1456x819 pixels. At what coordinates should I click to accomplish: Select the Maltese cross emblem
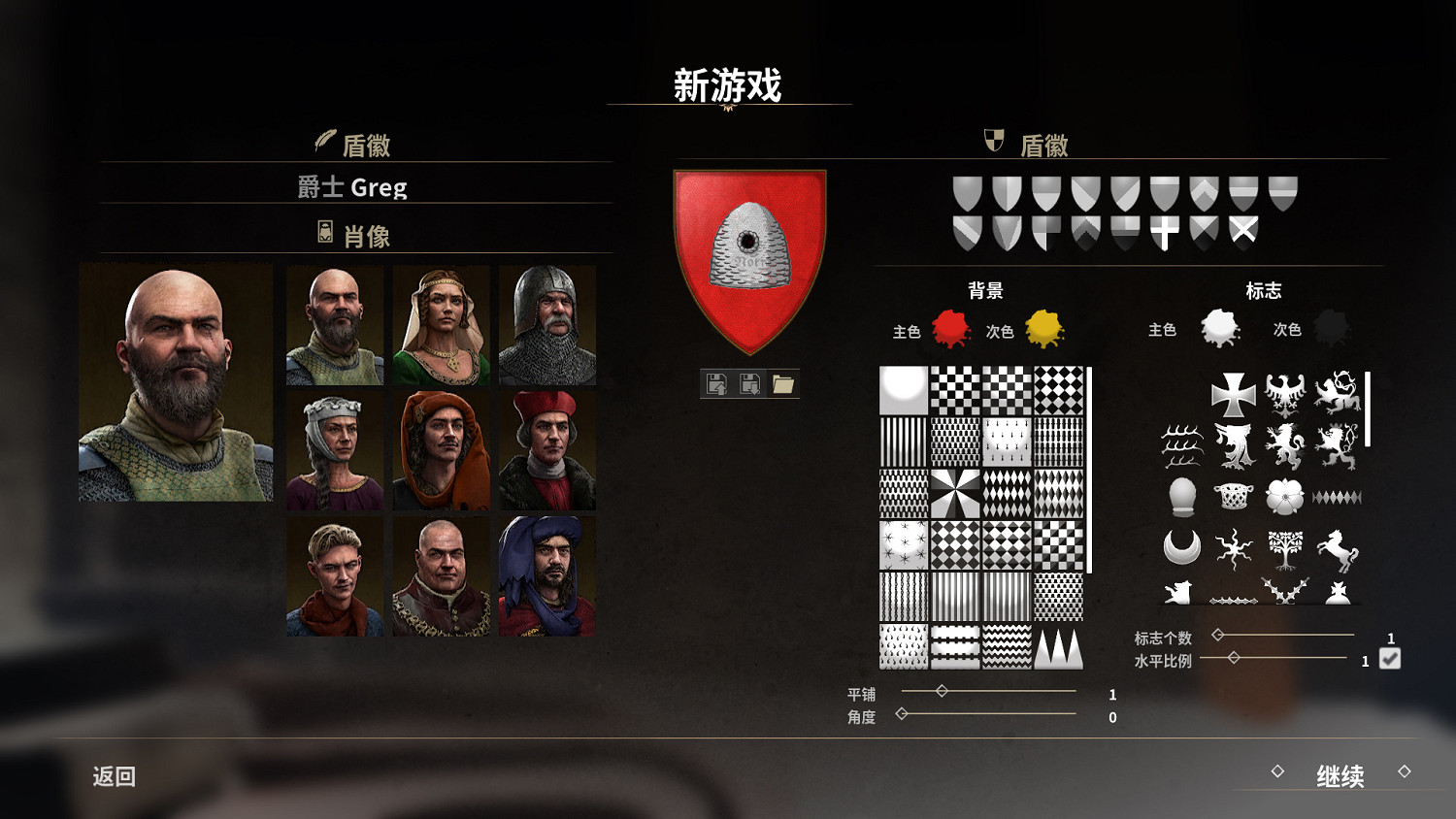pos(1235,396)
